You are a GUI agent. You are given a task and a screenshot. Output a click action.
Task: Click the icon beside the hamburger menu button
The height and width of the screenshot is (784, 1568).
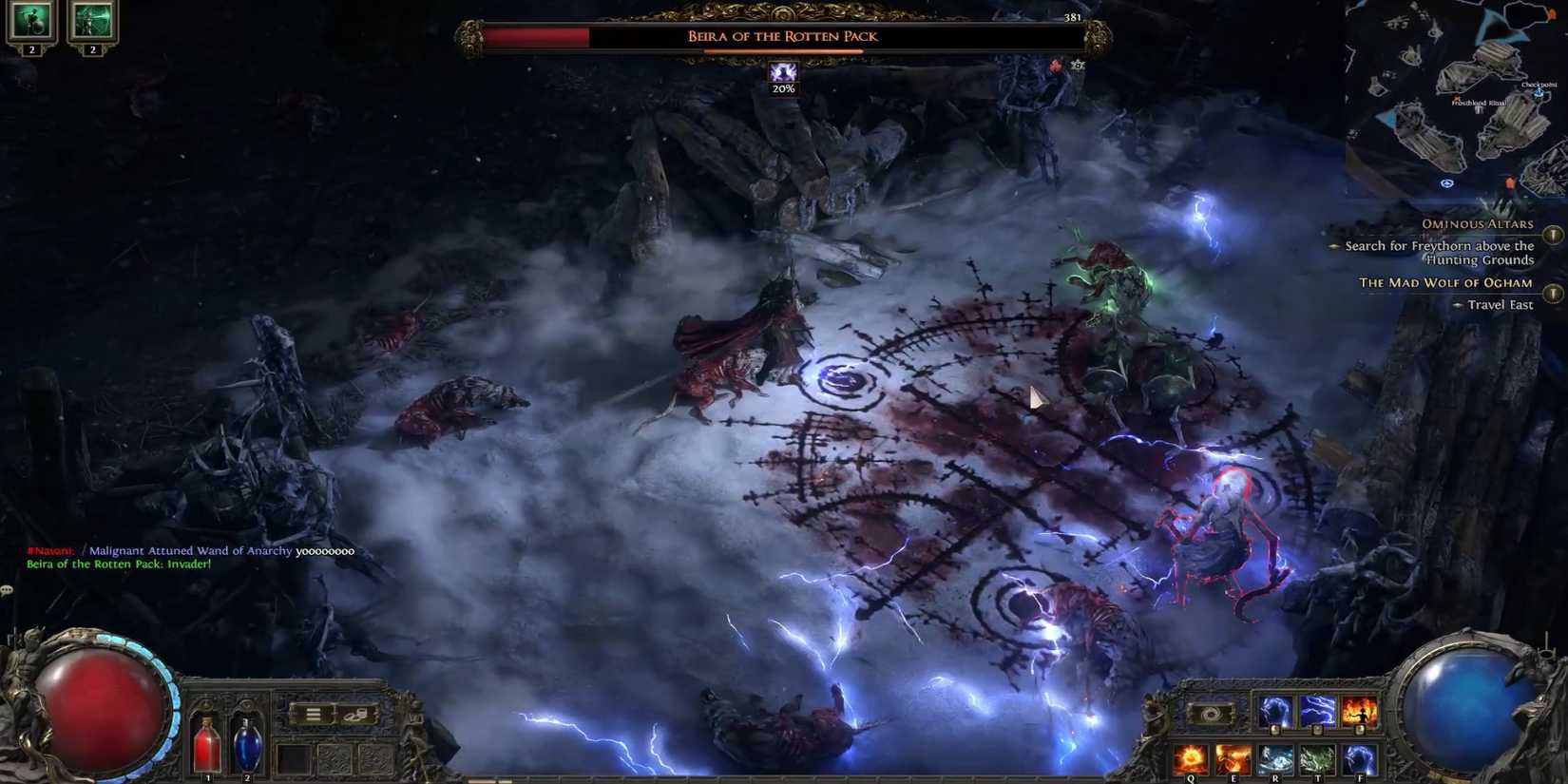coord(352,713)
